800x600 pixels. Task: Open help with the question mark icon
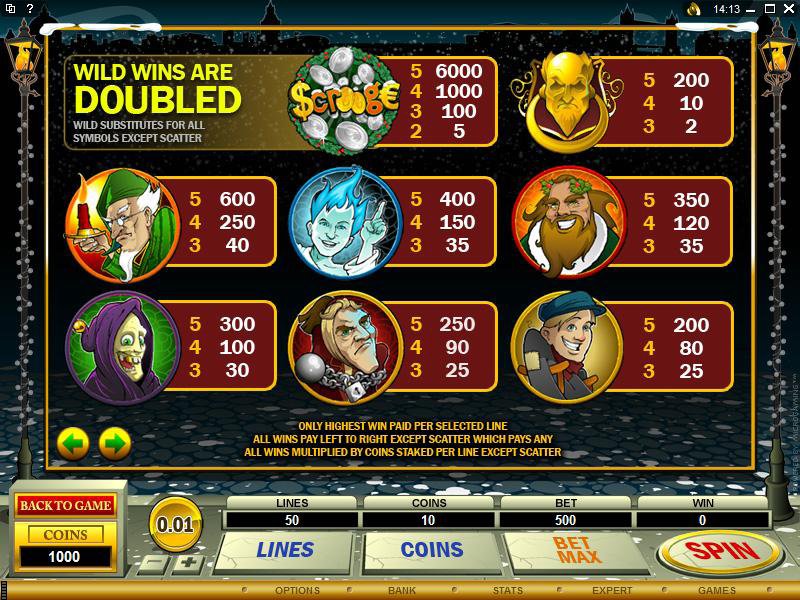[770, 9]
